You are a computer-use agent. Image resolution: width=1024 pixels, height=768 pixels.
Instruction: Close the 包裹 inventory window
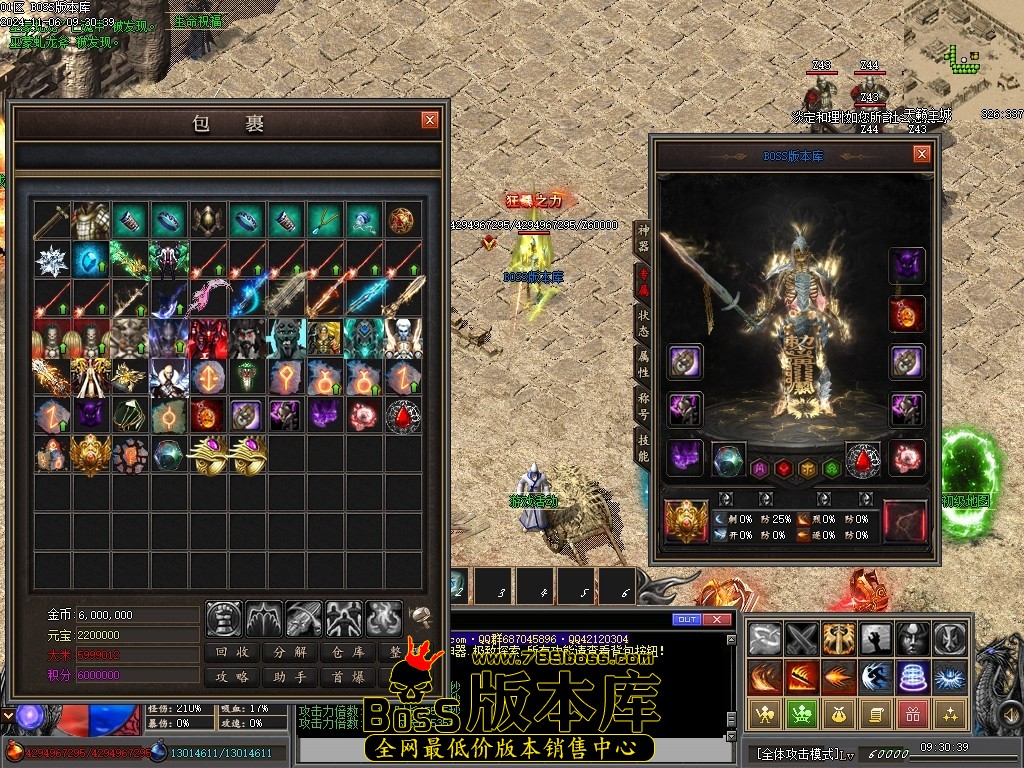pos(430,120)
